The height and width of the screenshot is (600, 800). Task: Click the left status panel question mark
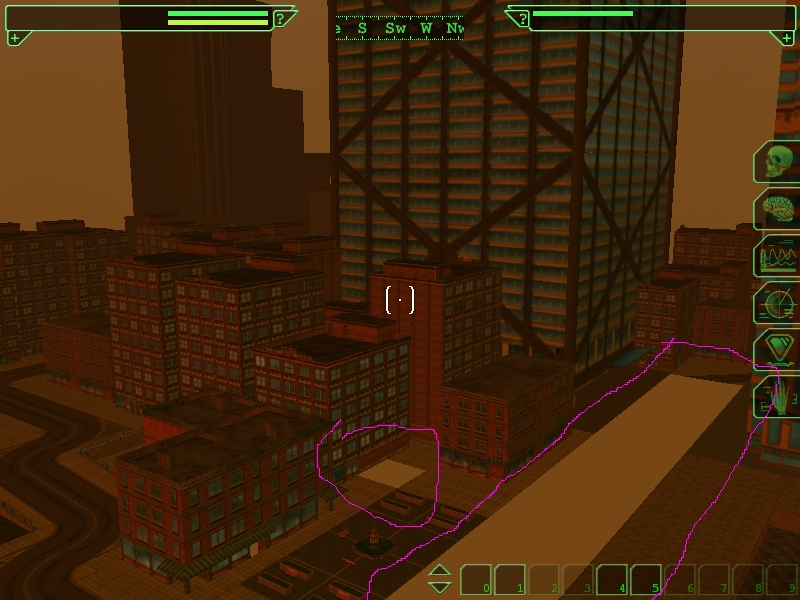point(283,18)
